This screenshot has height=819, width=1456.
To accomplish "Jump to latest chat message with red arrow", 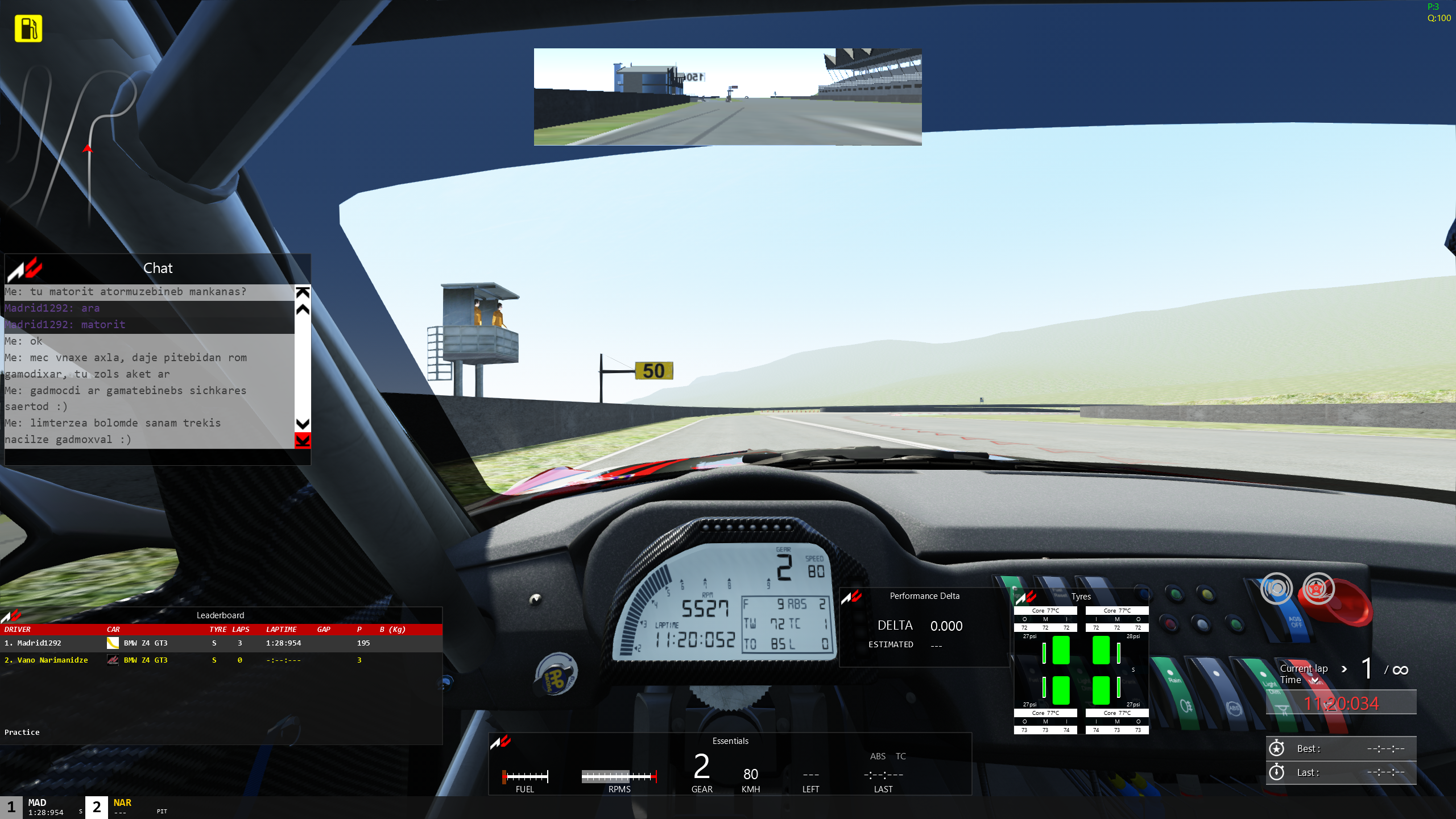I will pyautogui.click(x=303, y=440).
